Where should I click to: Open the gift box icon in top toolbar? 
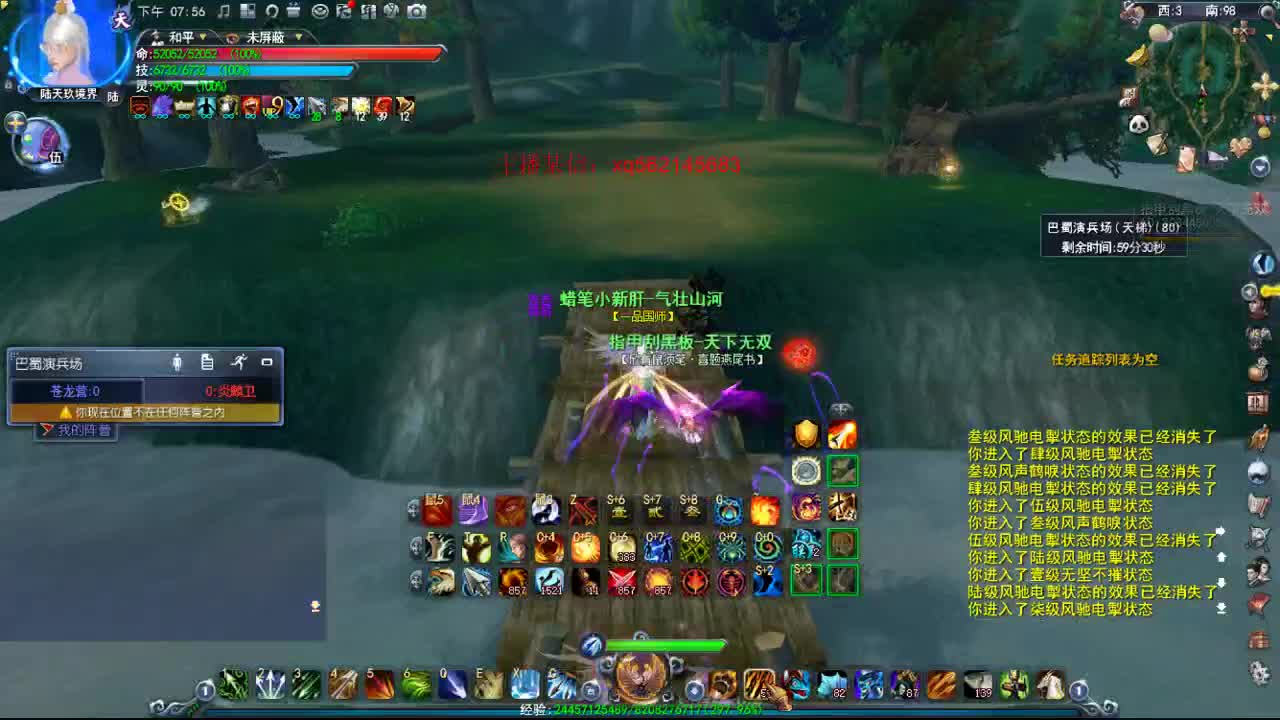tap(295, 12)
